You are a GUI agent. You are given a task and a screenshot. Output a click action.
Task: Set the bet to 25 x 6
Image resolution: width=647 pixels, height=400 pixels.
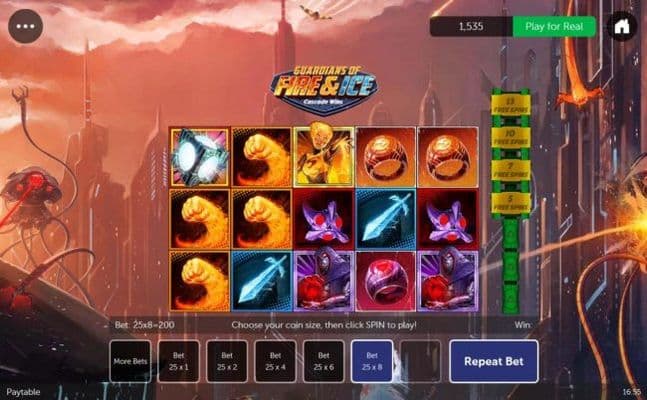(323, 361)
